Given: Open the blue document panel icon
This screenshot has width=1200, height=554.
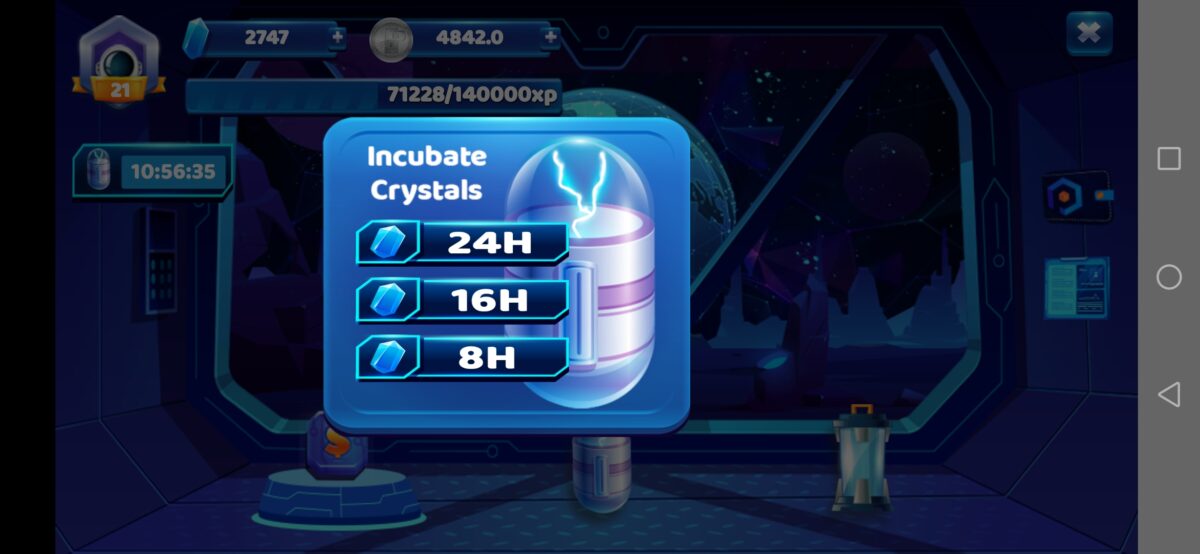Looking at the screenshot, I should tap(1076, 287).
